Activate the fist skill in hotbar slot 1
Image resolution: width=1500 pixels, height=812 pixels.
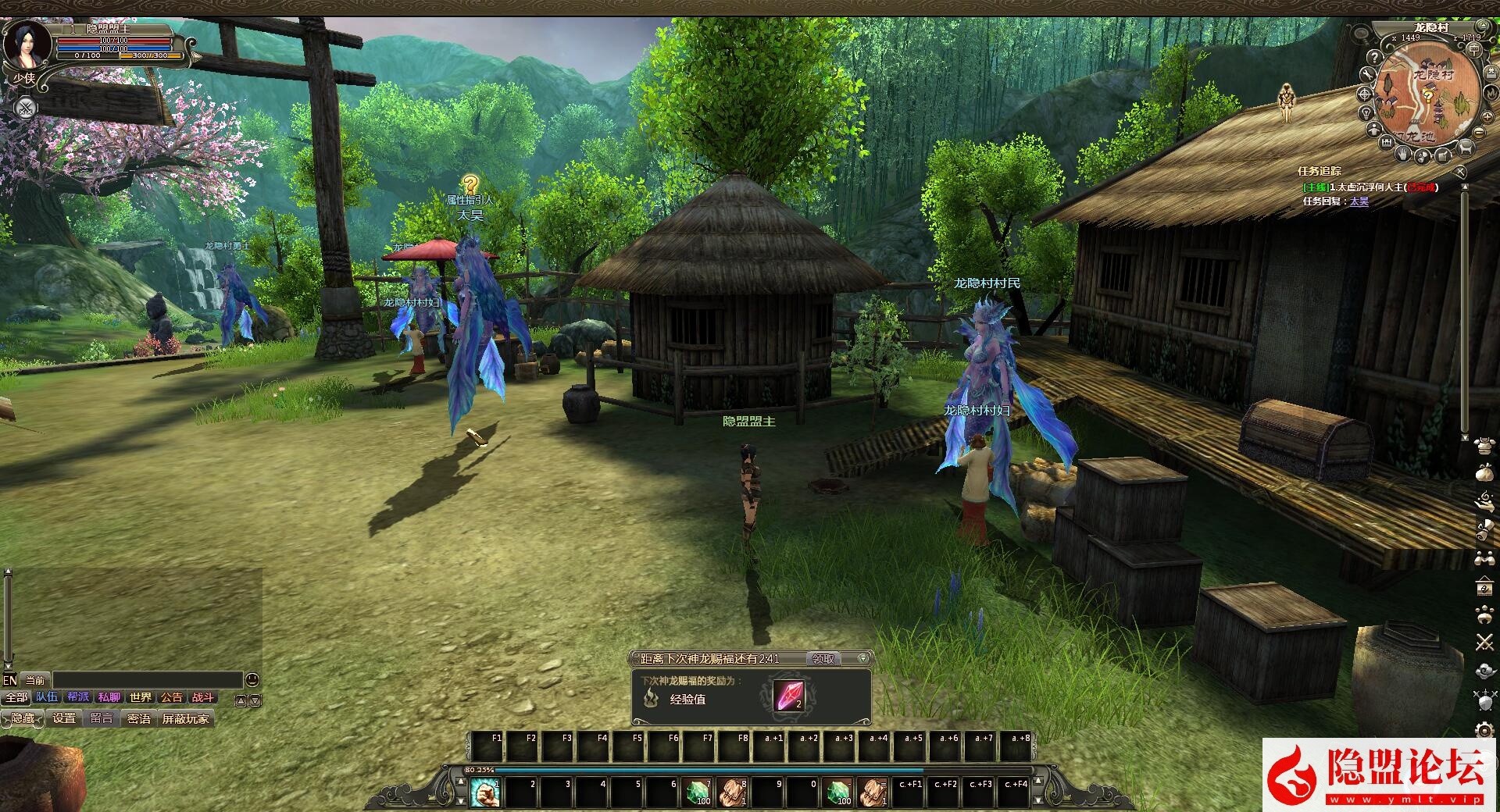485,792
